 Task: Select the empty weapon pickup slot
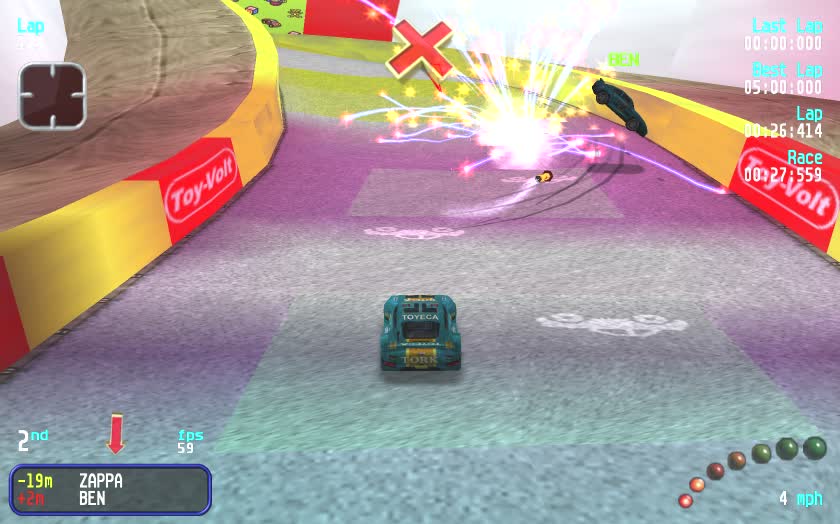point(52,96)
